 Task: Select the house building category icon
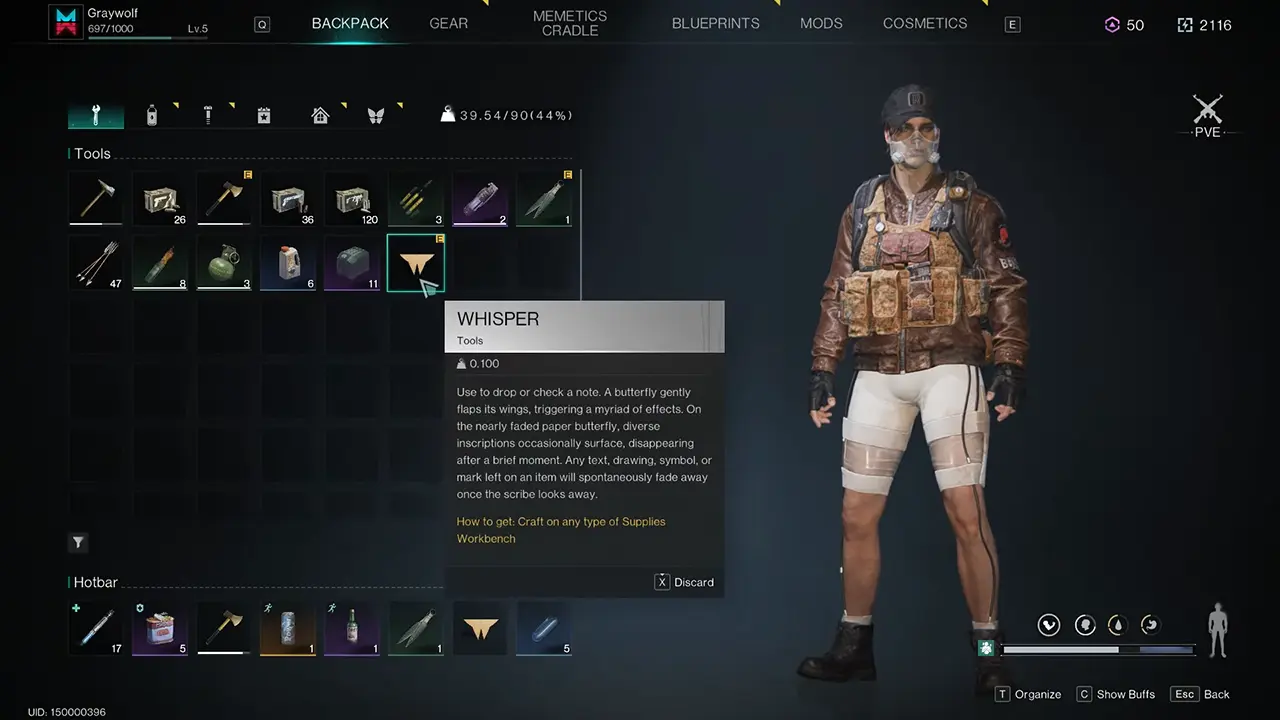pyautogui.click(x=320, y=115)
